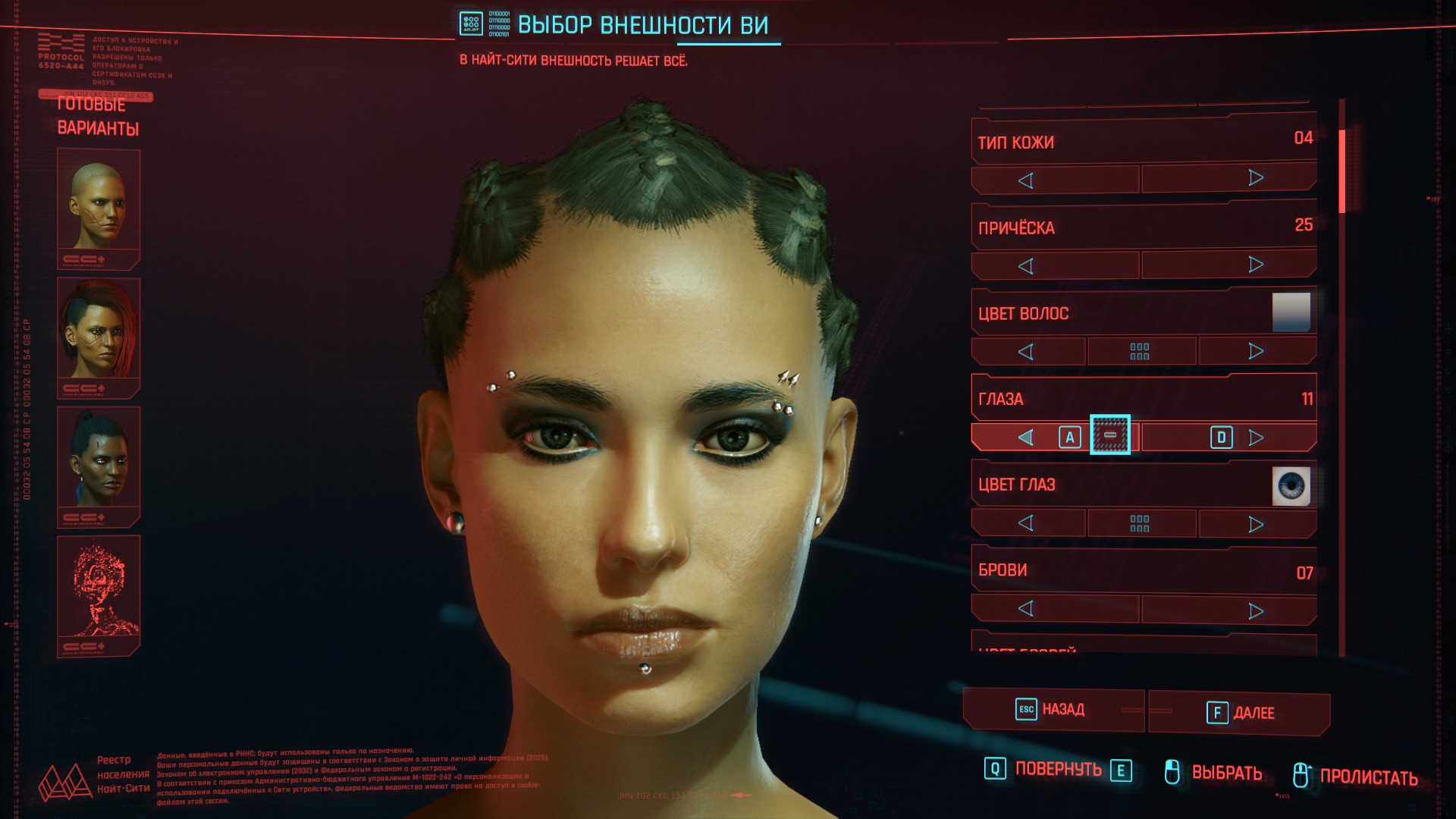Choose previous hair color
The image size is (1456, 819).
tap(1028, 351)
